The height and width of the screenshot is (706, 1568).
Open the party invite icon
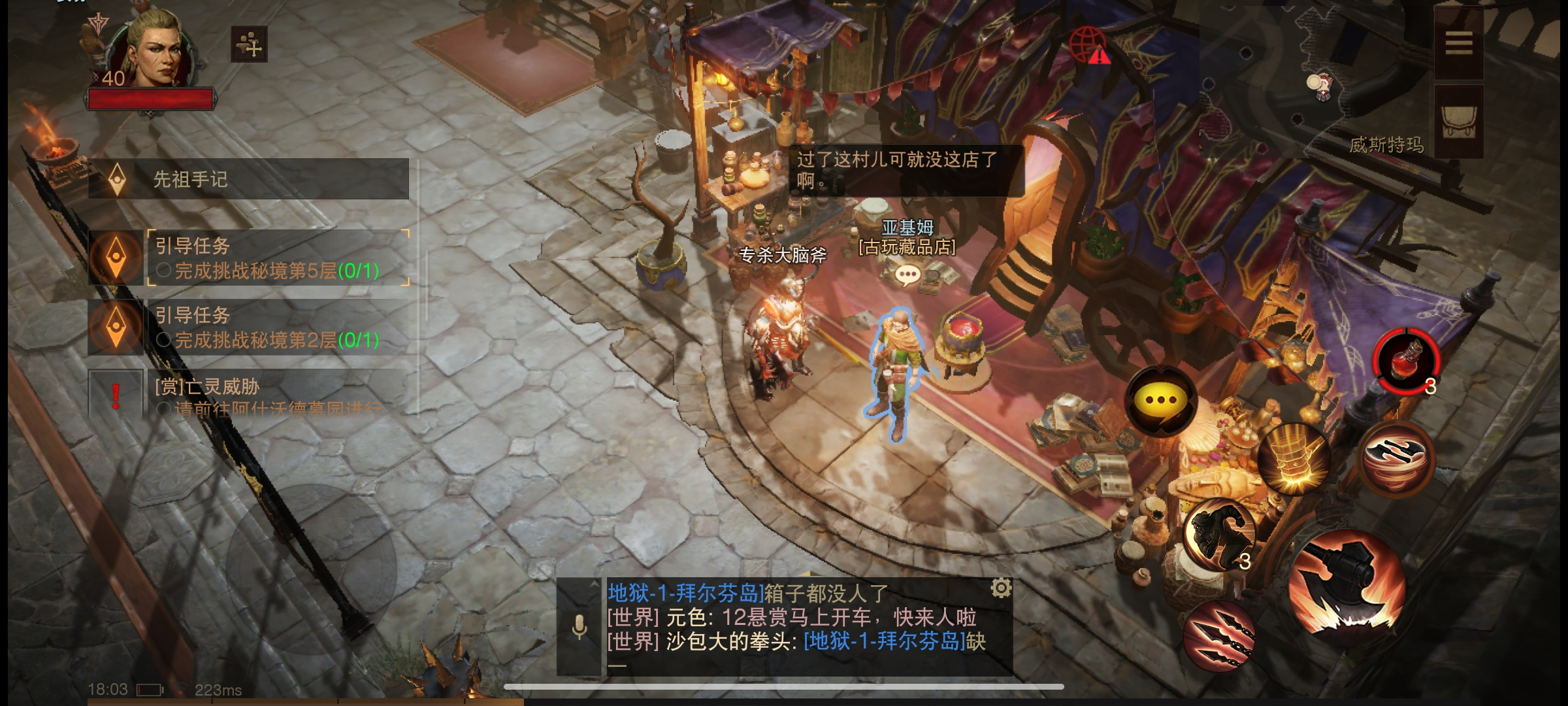(x=249, y=44)
